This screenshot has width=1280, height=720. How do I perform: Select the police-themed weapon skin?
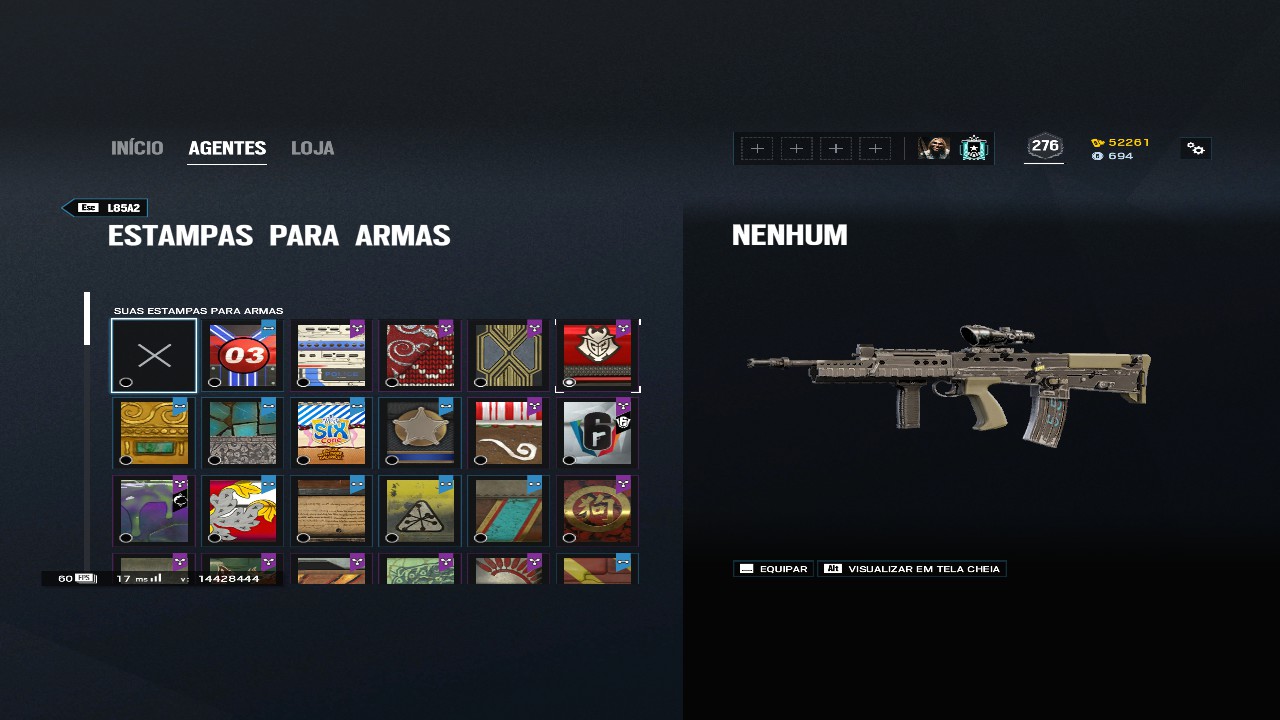point(331,355)
